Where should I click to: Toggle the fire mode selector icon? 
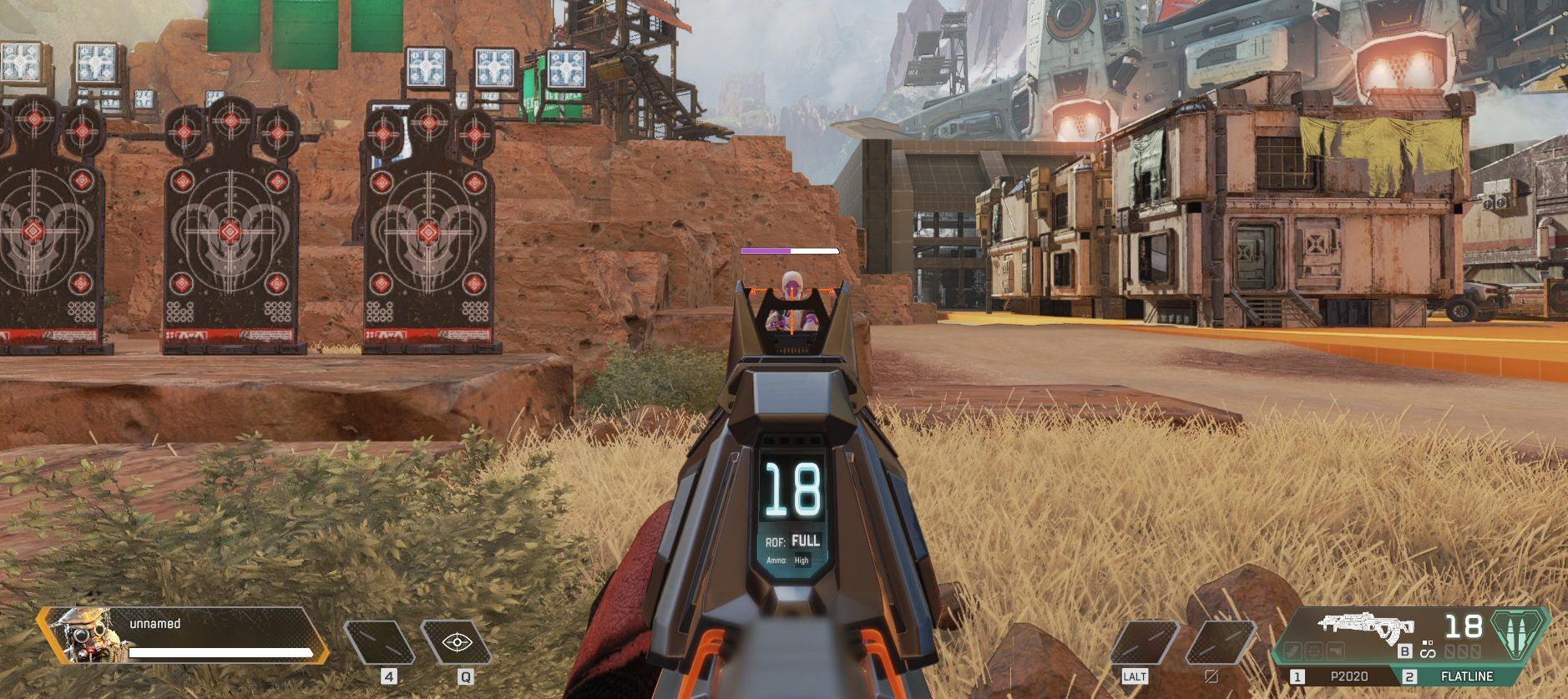(x=1427, y=649)
